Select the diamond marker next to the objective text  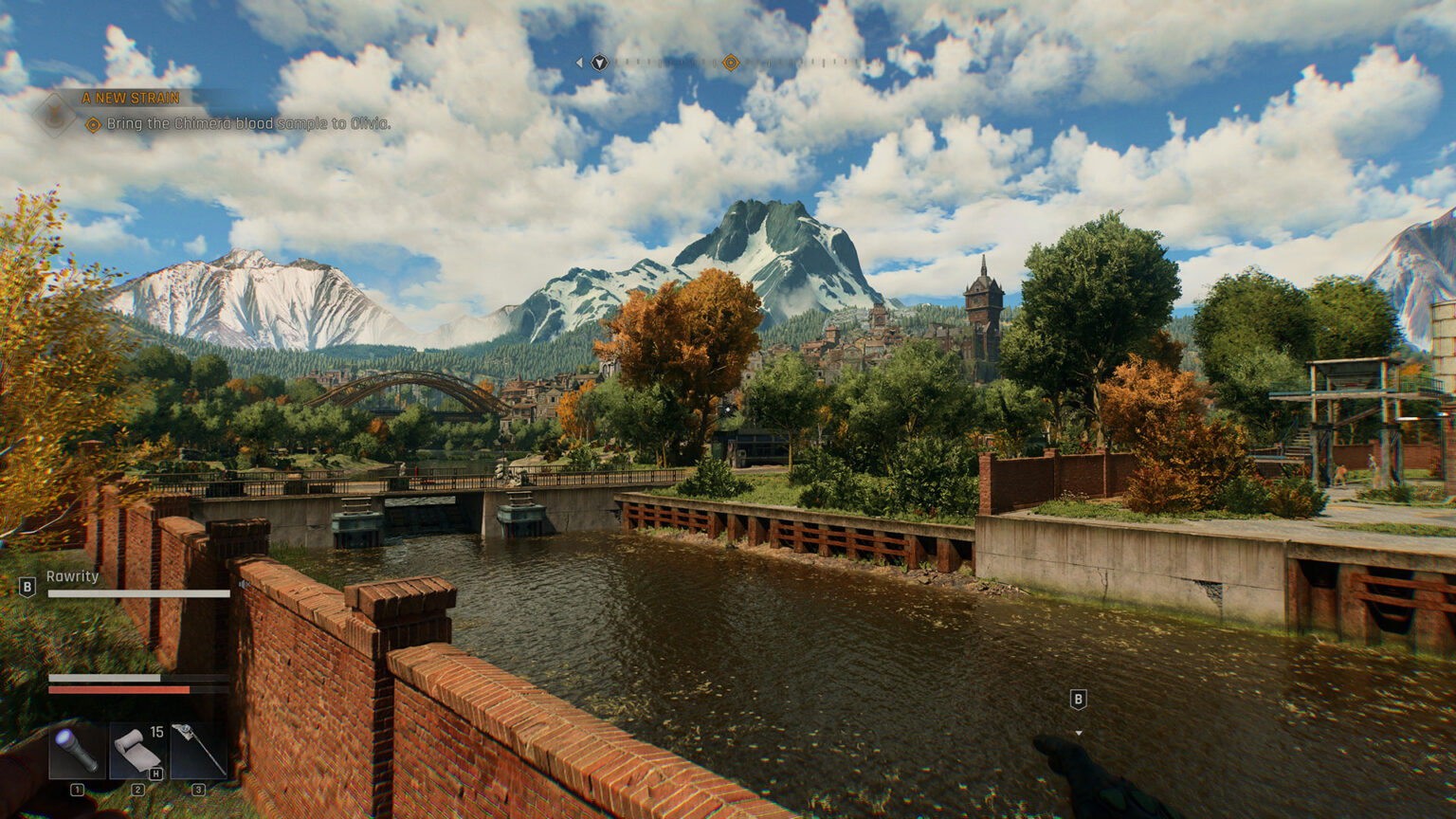pos(93,123)
